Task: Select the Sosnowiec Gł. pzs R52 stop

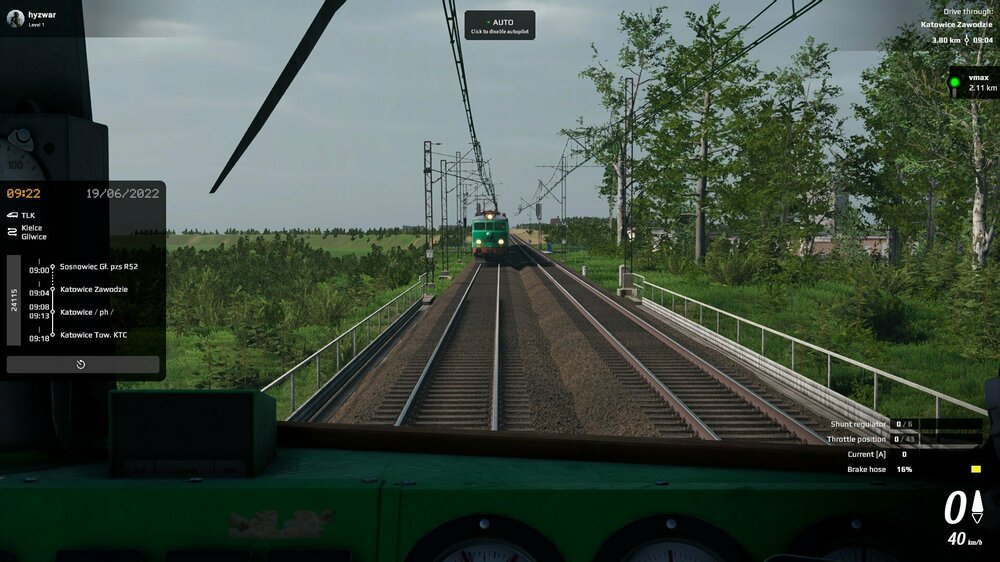Action: pyautogui.click(x=98, y=267)
